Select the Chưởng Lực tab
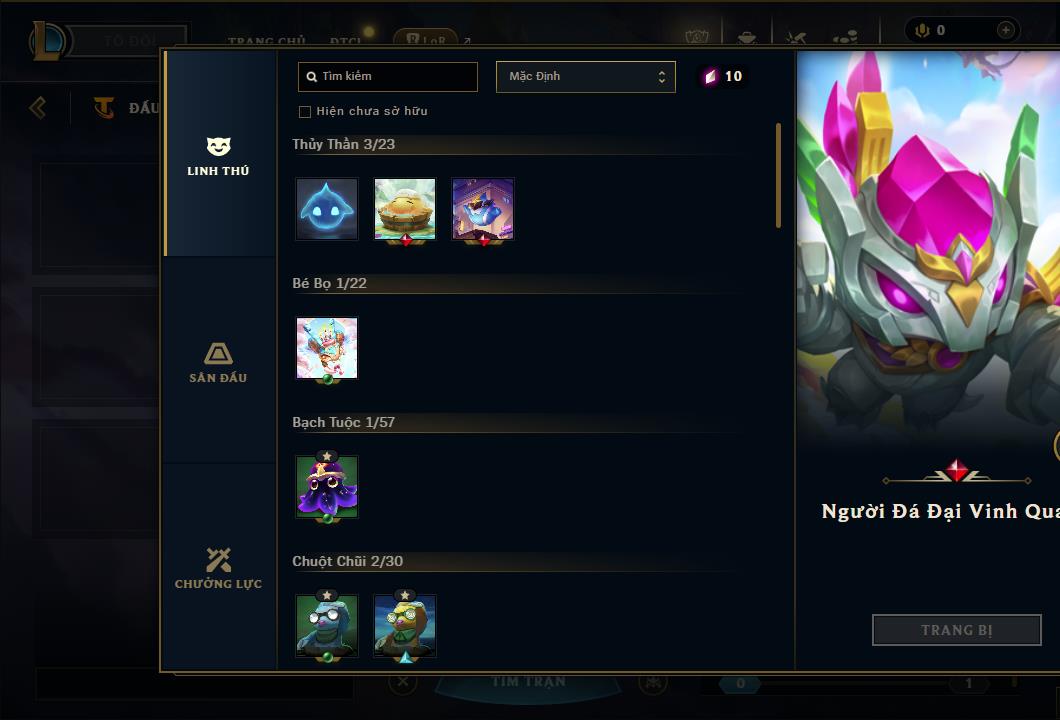This screenshot has width=1060, height=720. (218, 569)
